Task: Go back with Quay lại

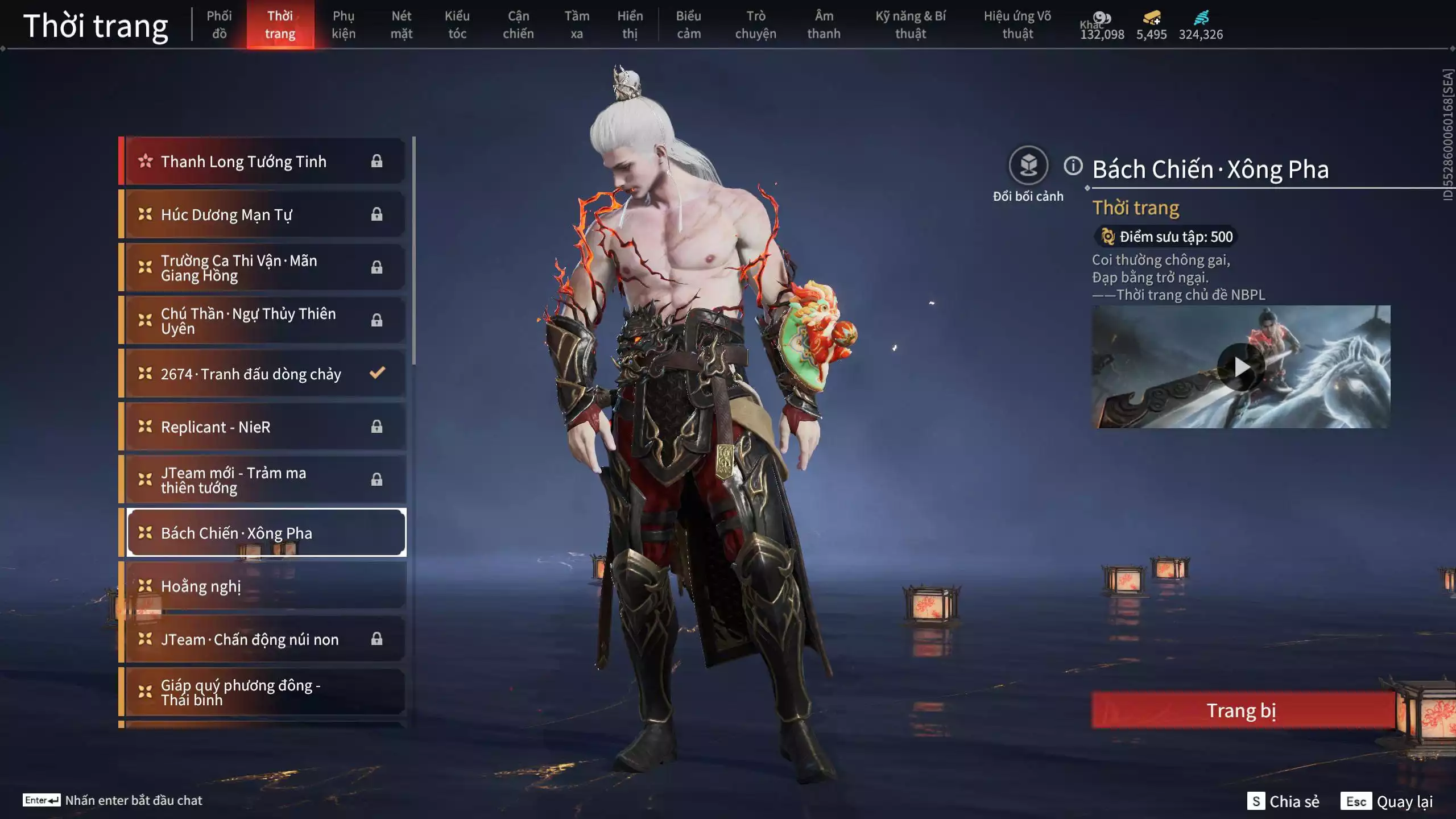Action: coord(1387,801)
